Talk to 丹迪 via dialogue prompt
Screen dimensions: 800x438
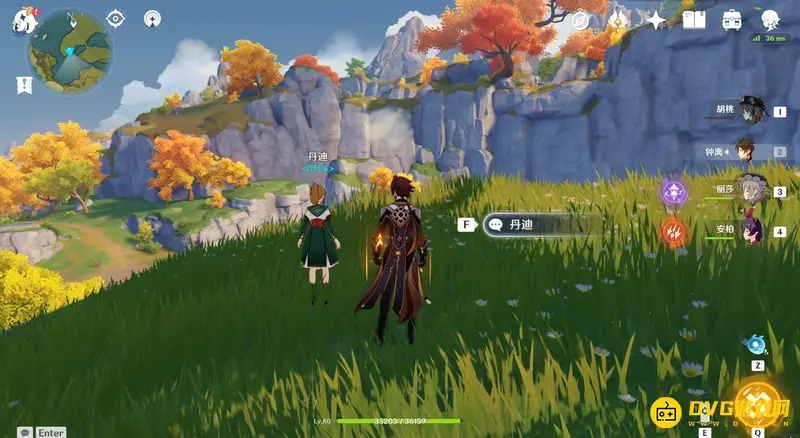tap(540, 225)
